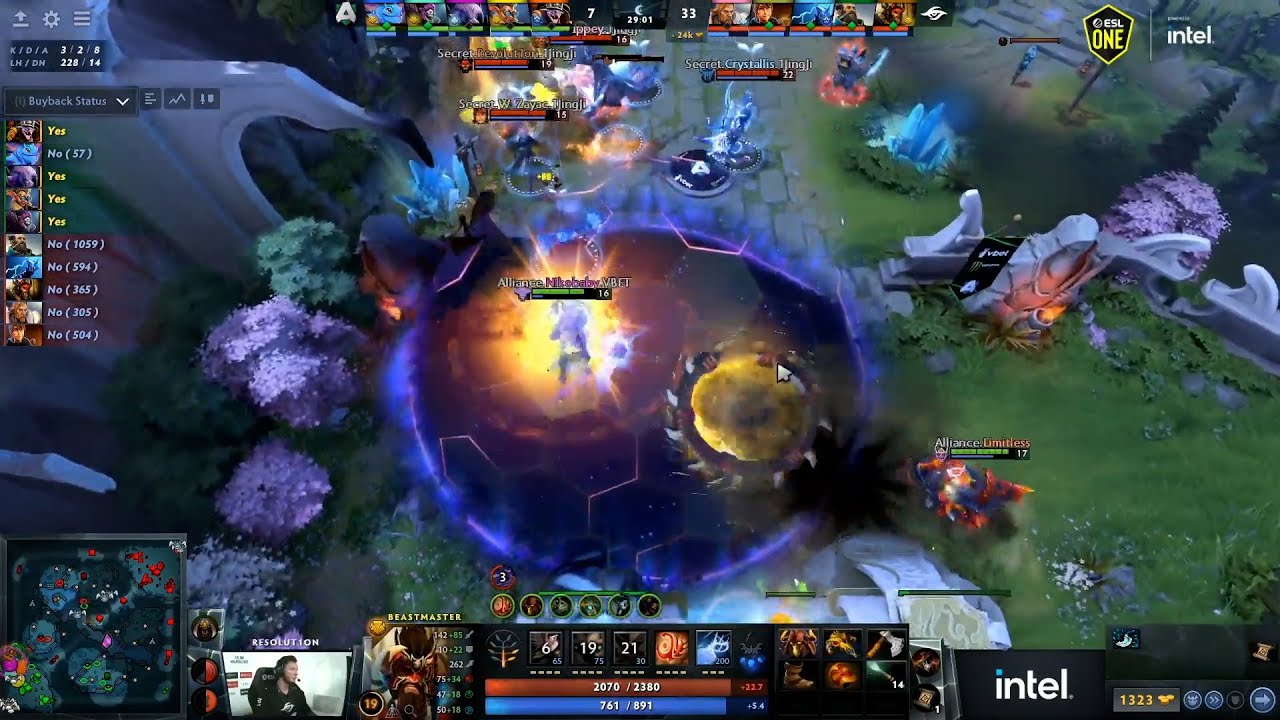Select the boots item slot

pyautogui.click(x=798, y=675)
